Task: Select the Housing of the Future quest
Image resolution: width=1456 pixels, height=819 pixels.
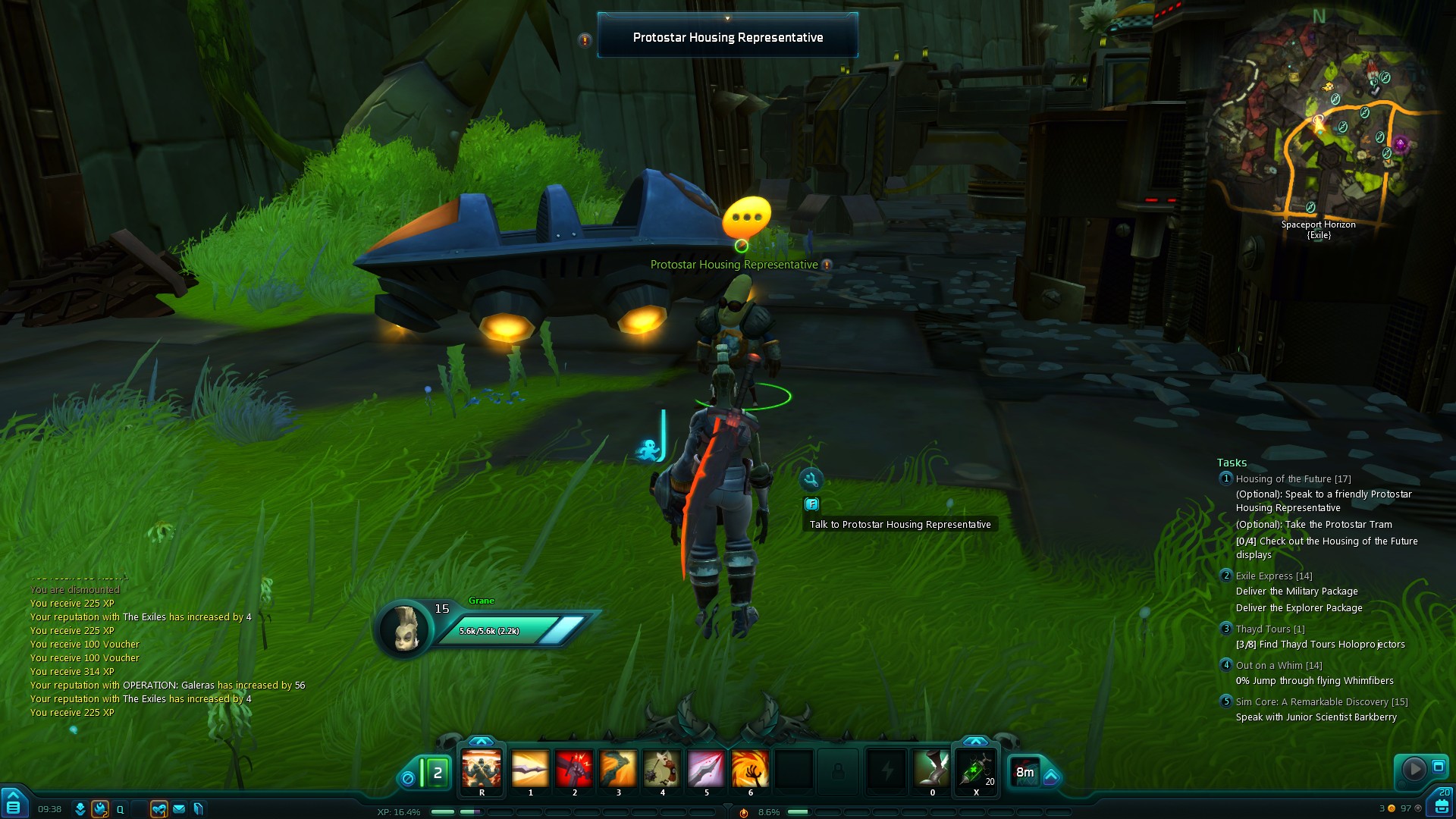Action: [1293, 479]
